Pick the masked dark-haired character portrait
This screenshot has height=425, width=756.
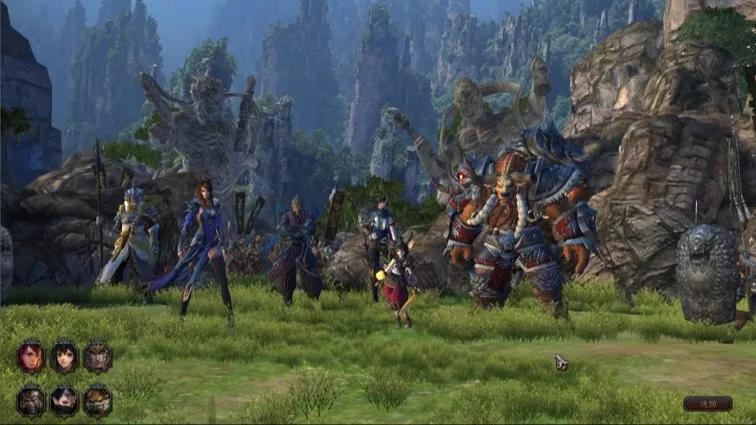(x=65, y=401)
